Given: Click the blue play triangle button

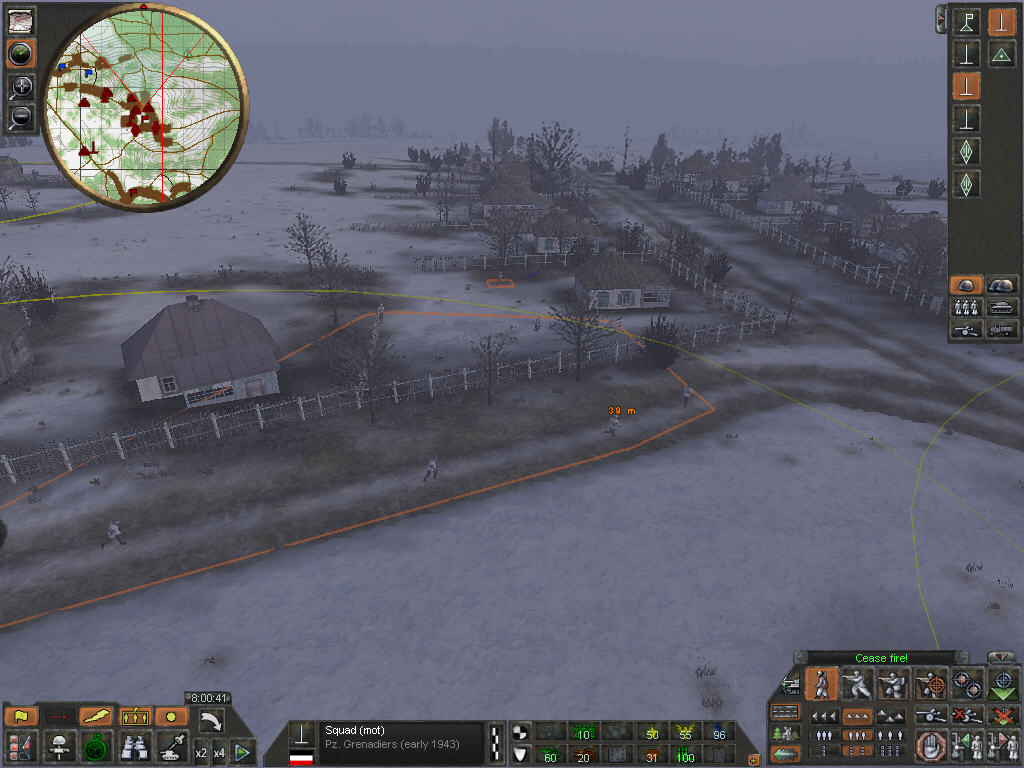Looking at the screenshot, I should 241,752.
